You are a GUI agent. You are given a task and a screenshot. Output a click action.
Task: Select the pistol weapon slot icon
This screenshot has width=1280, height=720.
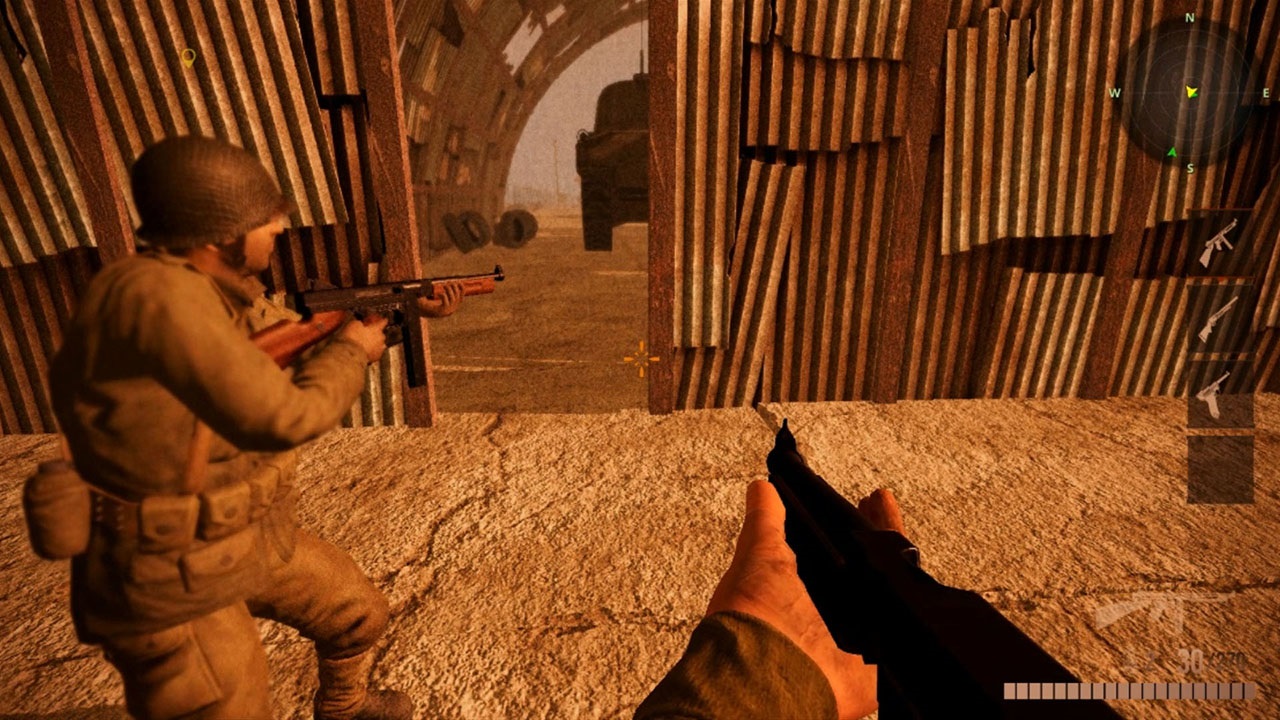(1215, 396)
